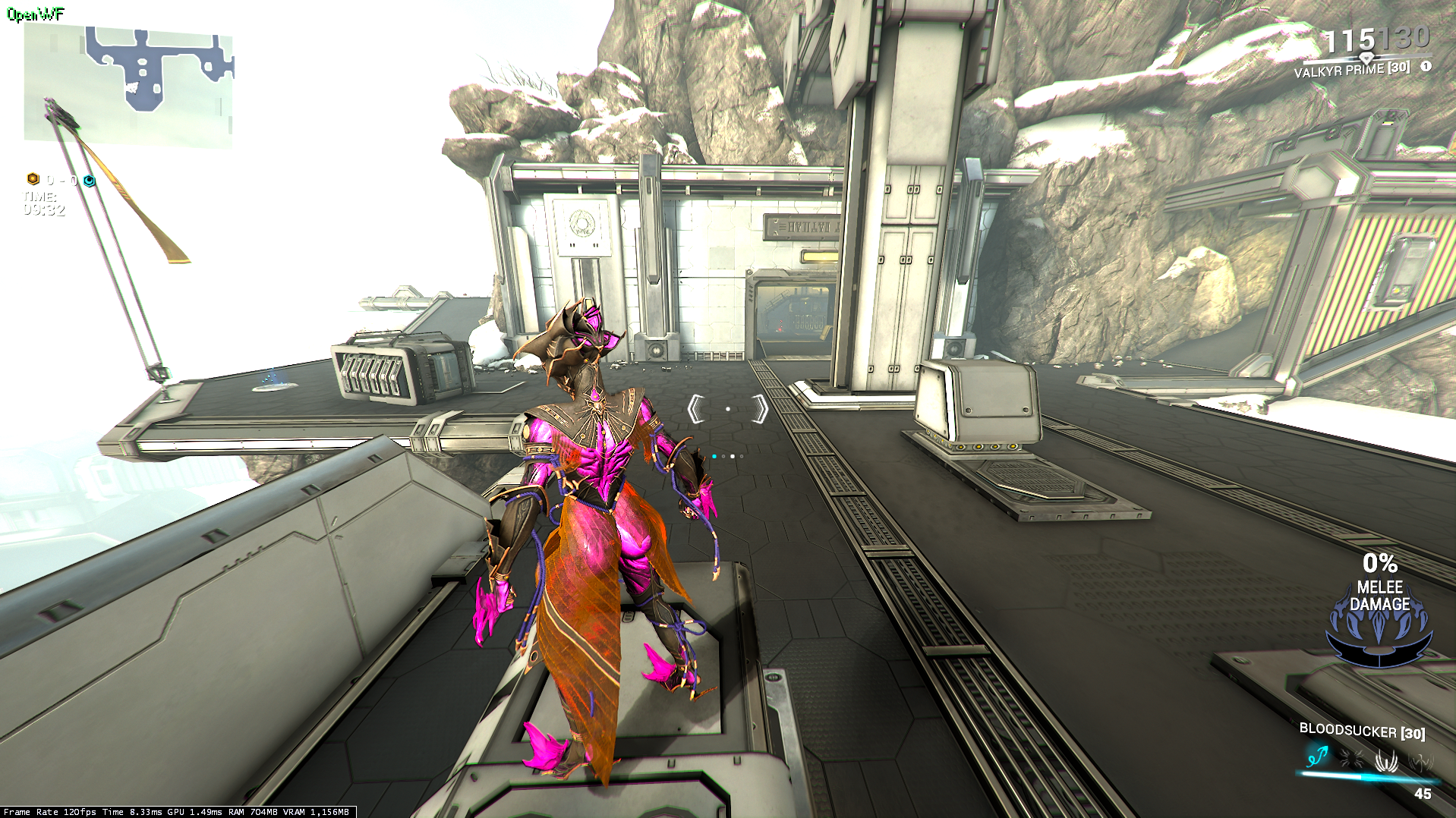Activate the three-claw ability icon
The height and width of the screenshot is (818, 1456).
click(x=1386, y=759)
